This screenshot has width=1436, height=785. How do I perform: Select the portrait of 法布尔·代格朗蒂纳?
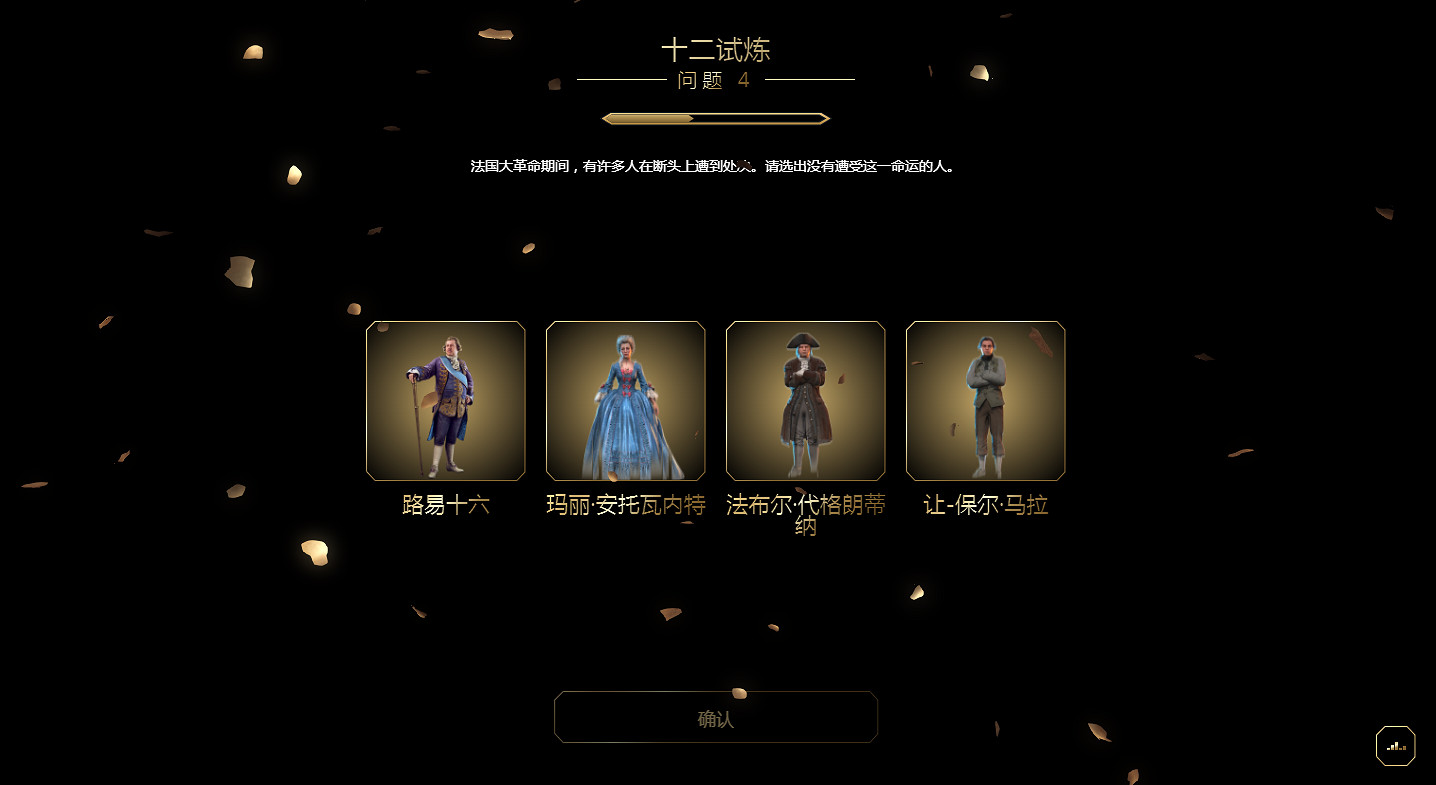pos(805,400)
